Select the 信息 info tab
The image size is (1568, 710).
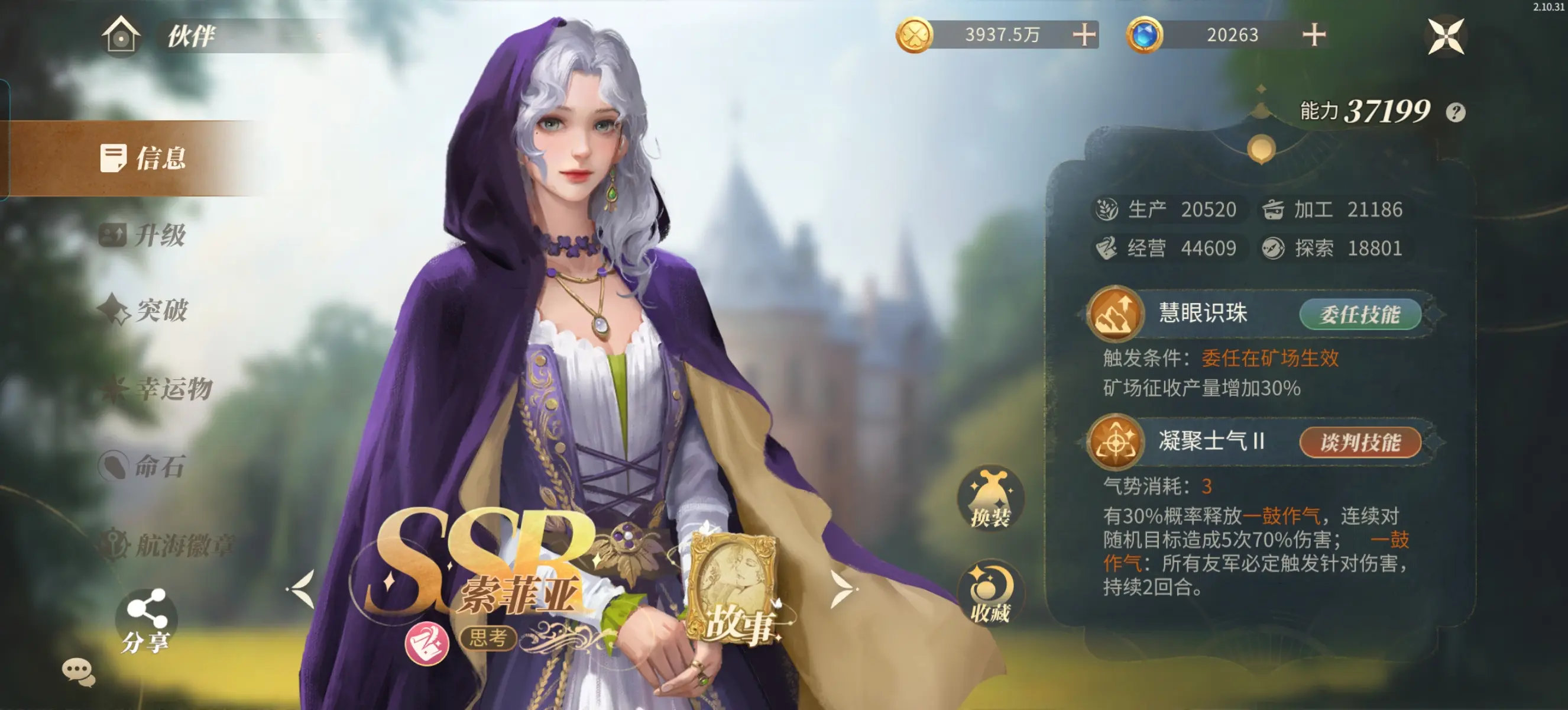pos(144,159)
